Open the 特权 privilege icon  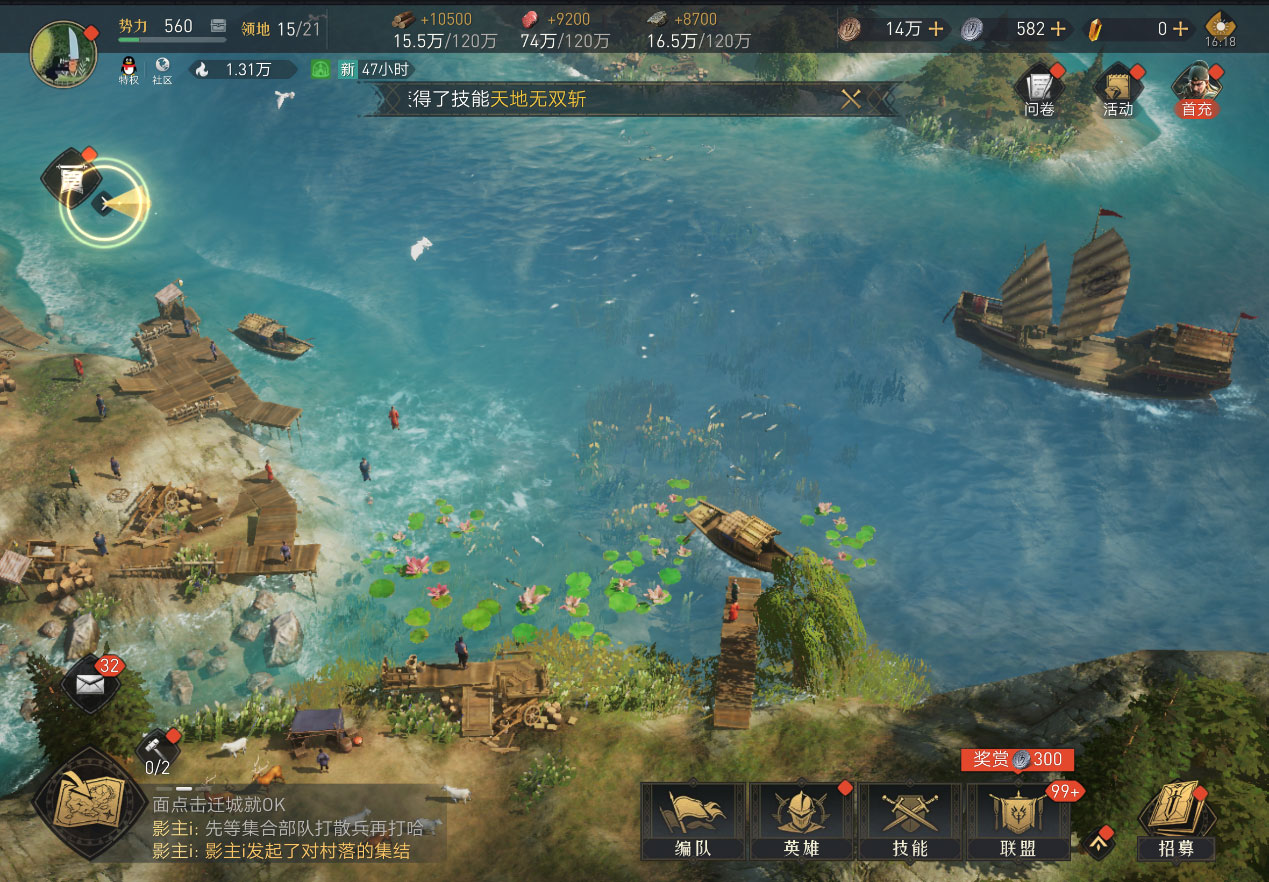pyautogui.click(x=129, y=70)
